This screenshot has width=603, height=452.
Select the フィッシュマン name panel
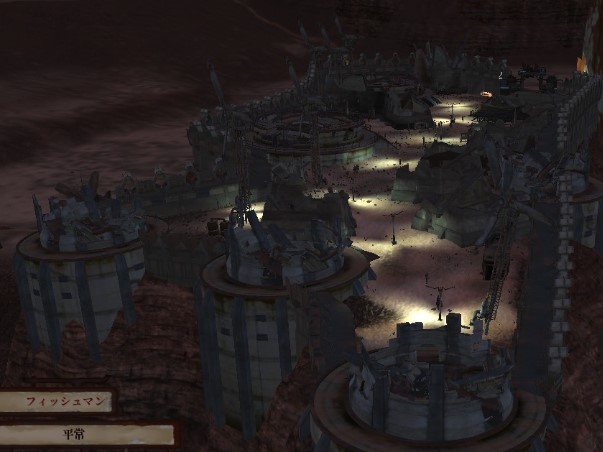[55, 402]
